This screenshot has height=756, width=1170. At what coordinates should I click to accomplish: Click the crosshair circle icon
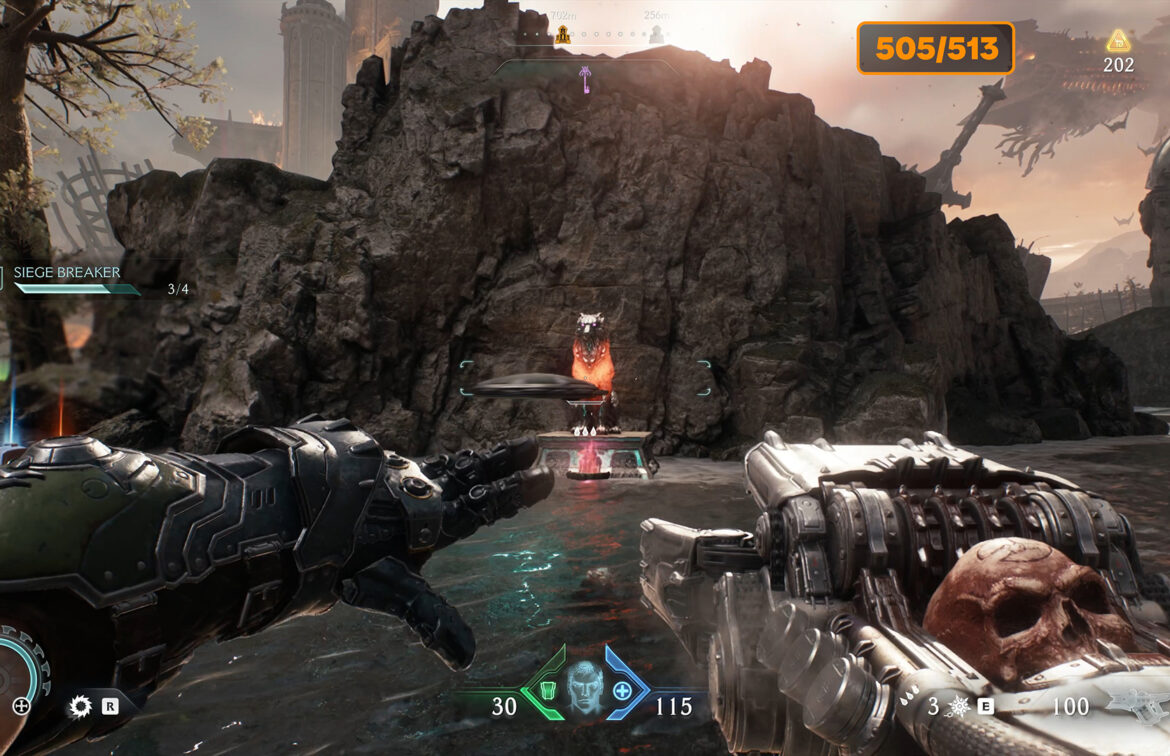coord(20,707)
